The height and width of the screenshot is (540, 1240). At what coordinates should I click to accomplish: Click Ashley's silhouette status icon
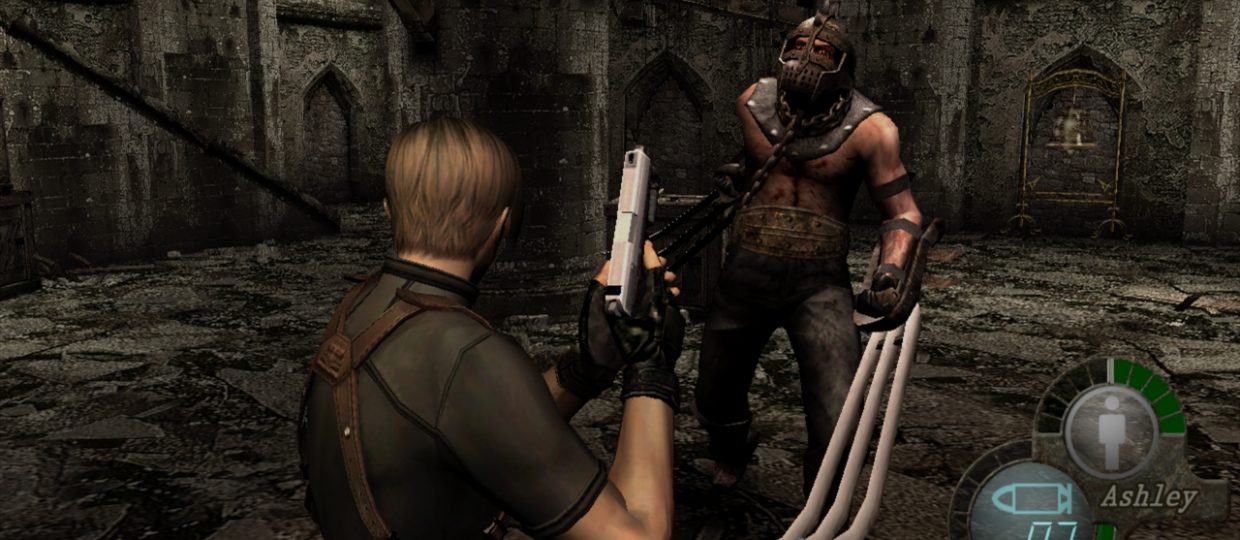(1110, 430)
